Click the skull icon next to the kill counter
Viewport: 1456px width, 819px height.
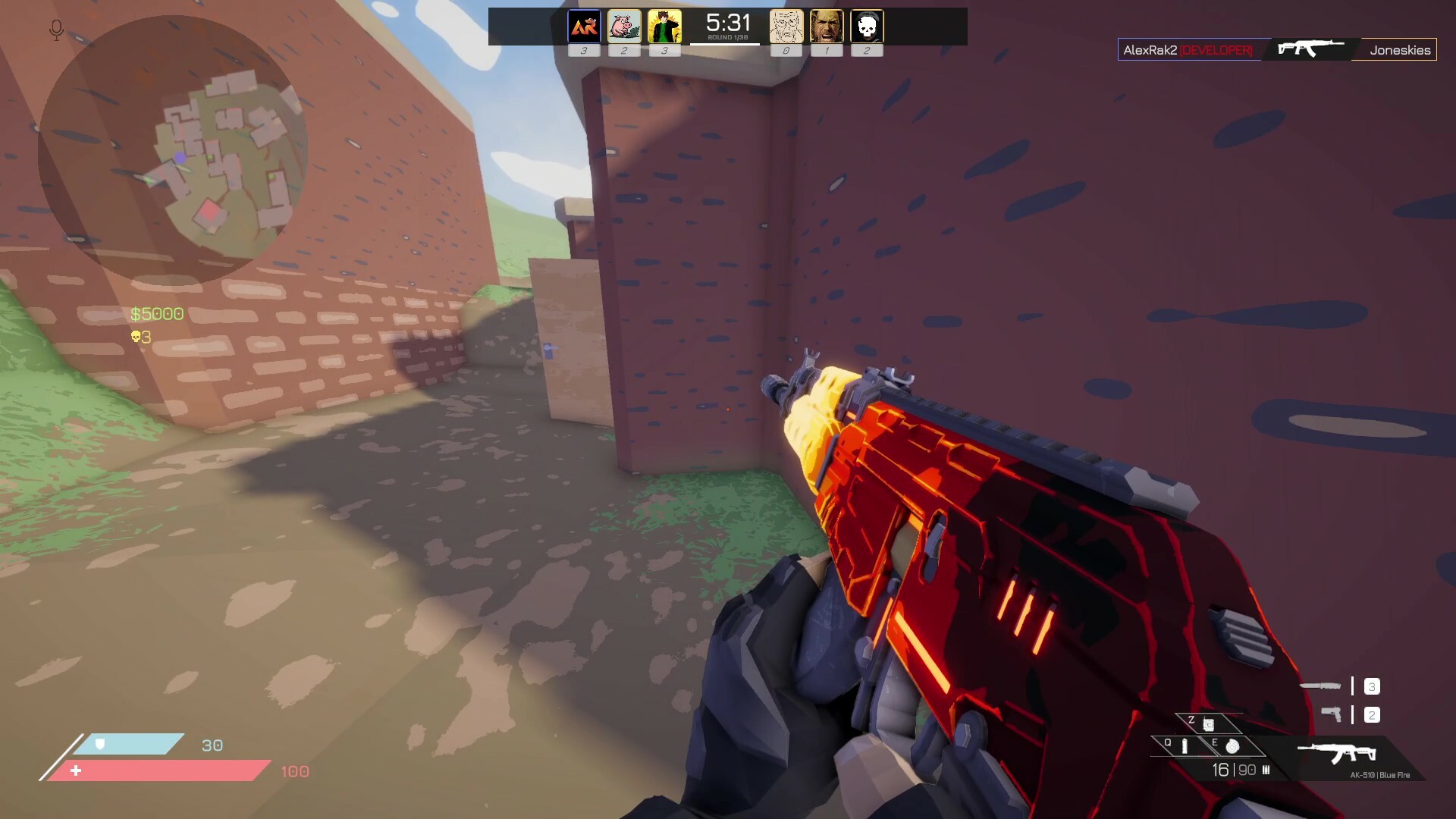tap(135, 336)
